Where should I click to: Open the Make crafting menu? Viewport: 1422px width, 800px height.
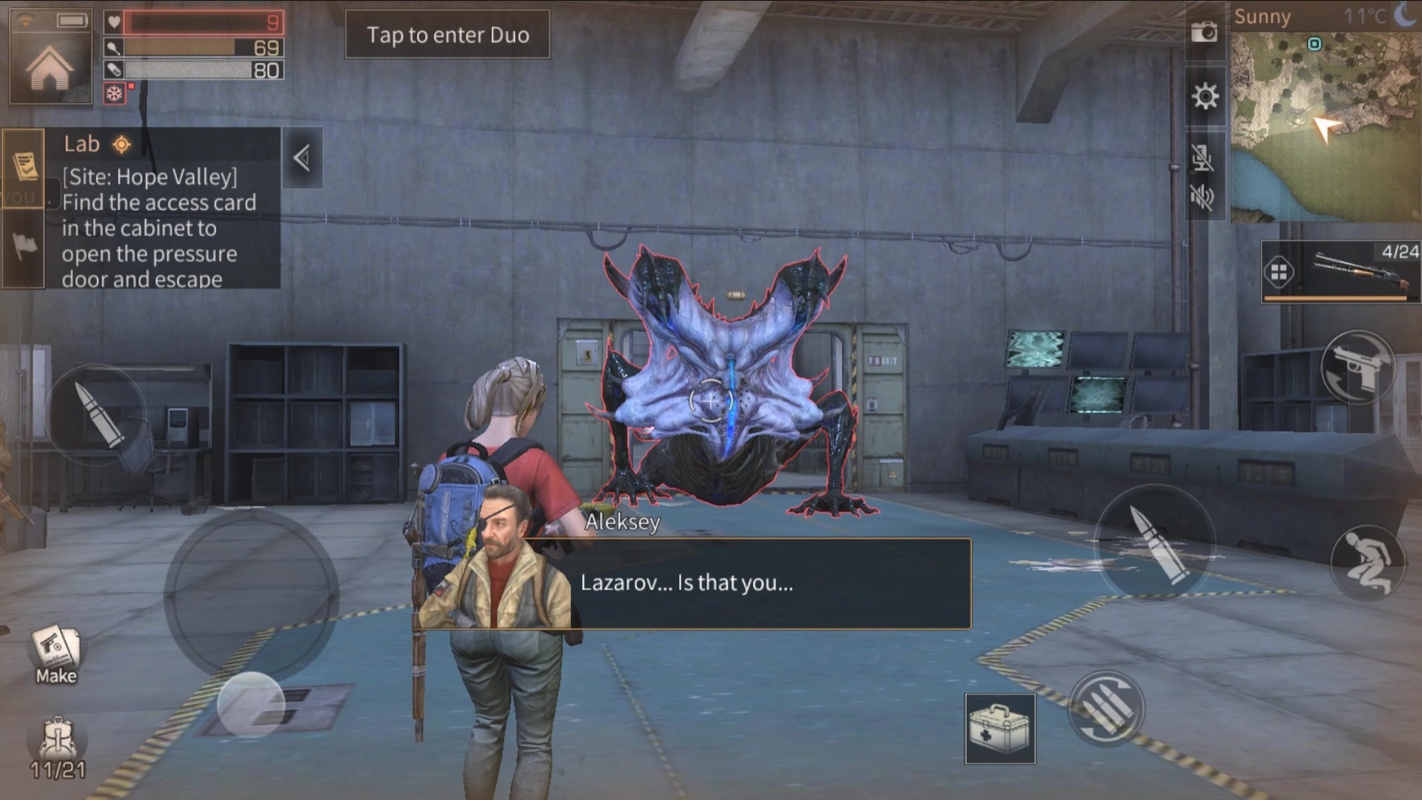tap(56, 653)
